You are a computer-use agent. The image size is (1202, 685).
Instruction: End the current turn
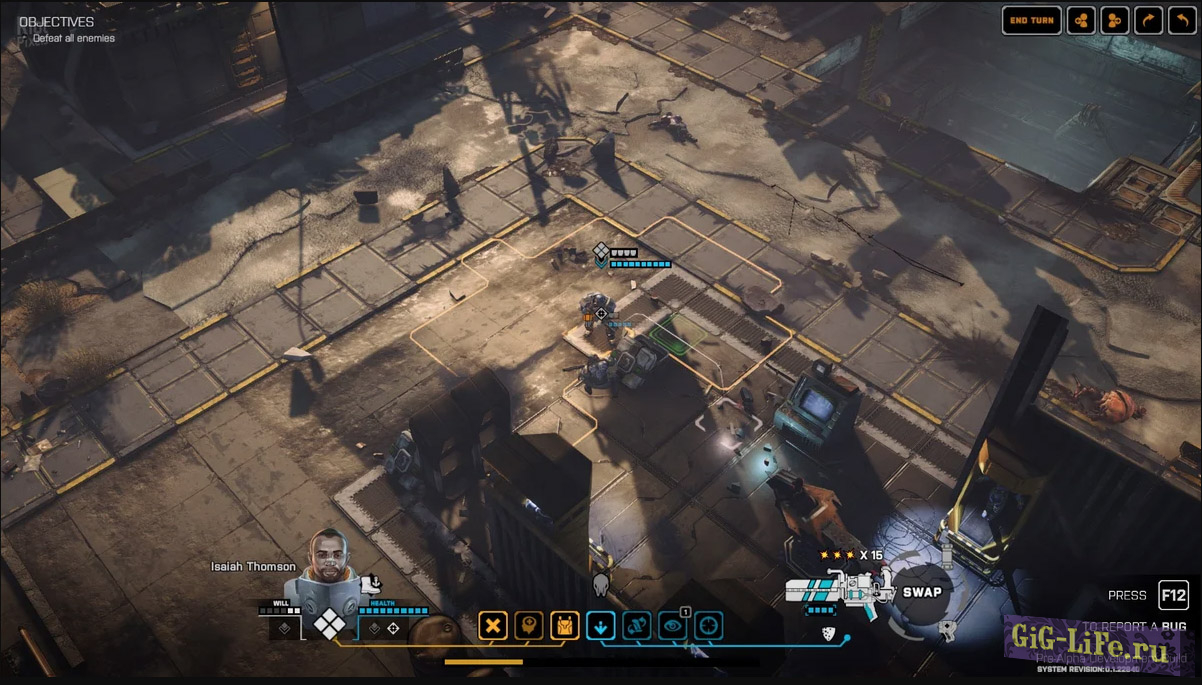(x=1031, y=20)
